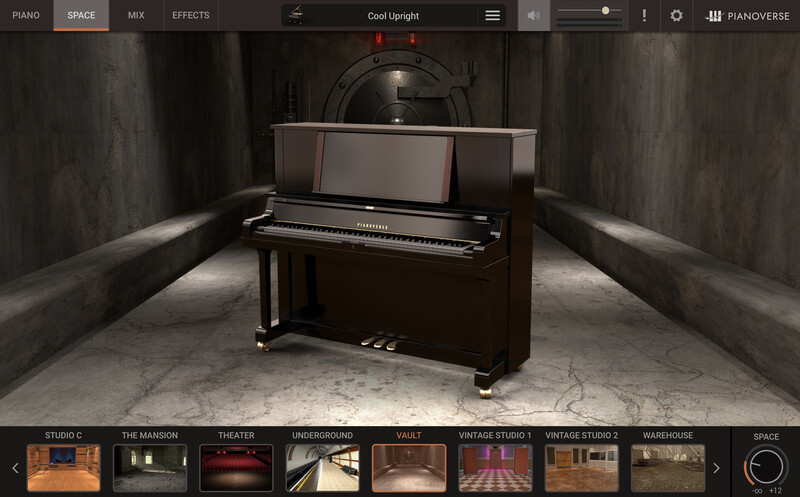This screenshot has width=800, height=497.
Task: Open the Cool Upright preset selector
Action: point(393,16)
